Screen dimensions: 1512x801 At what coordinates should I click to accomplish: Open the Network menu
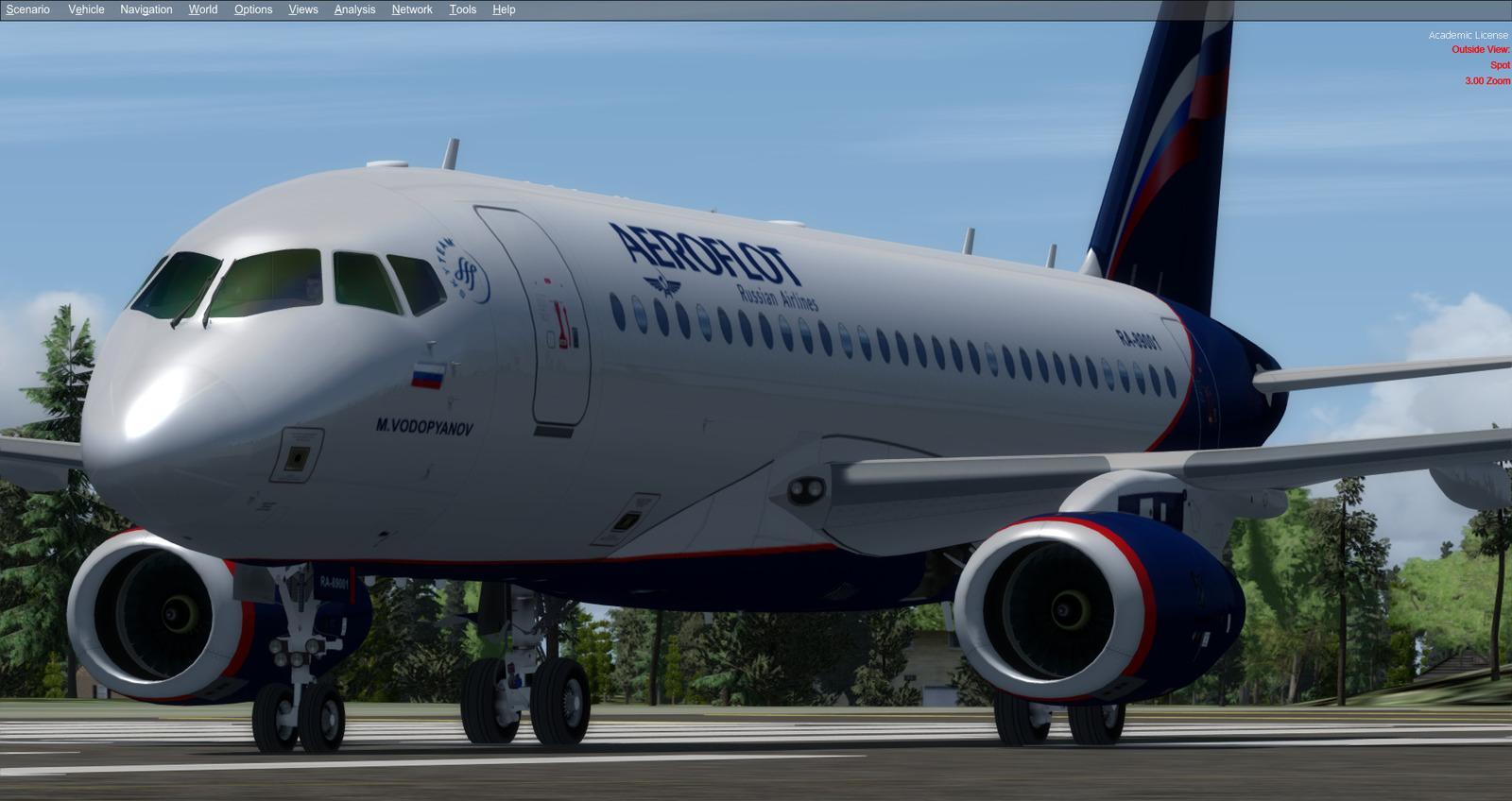point(411,9)
